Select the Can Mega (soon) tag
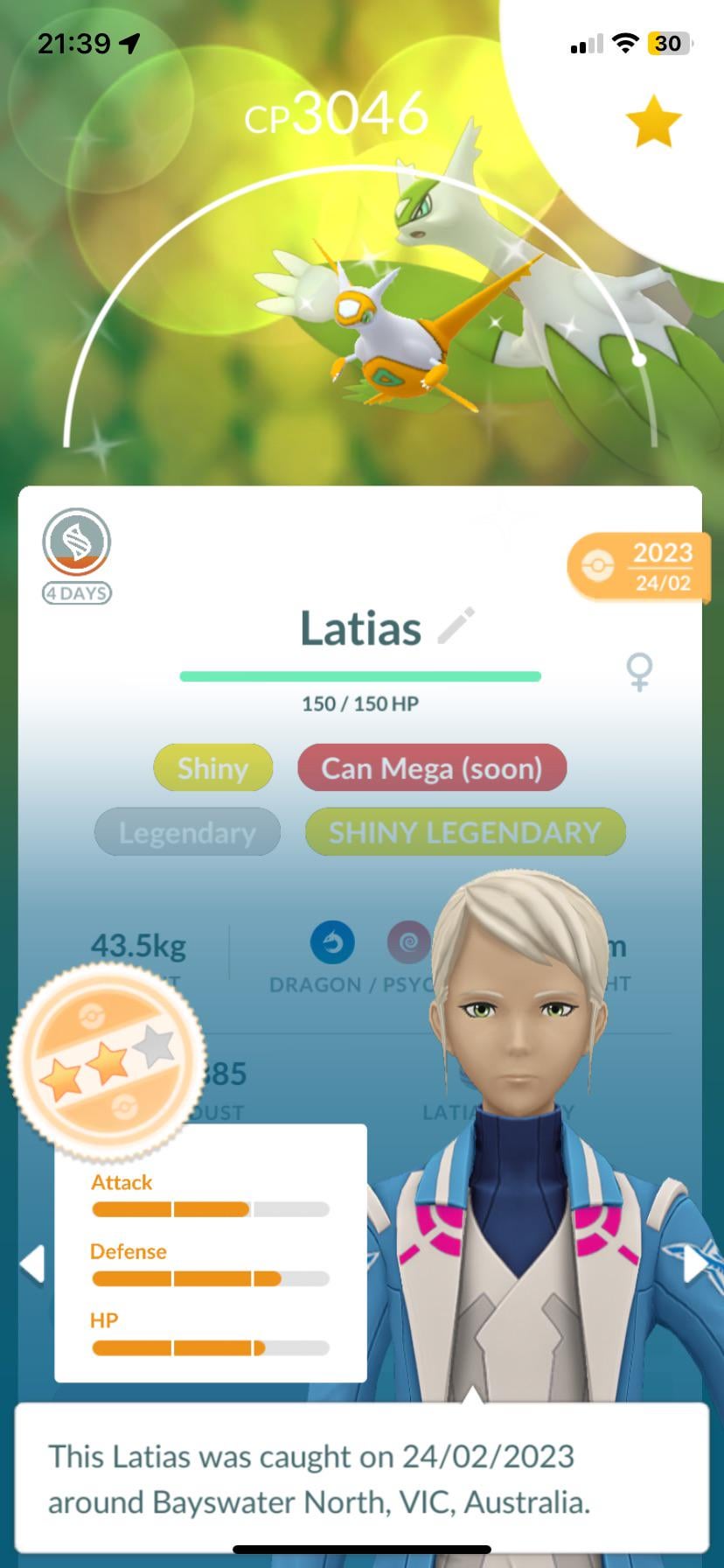Viewport: 724px width, 1568px height. coord(432,768)
